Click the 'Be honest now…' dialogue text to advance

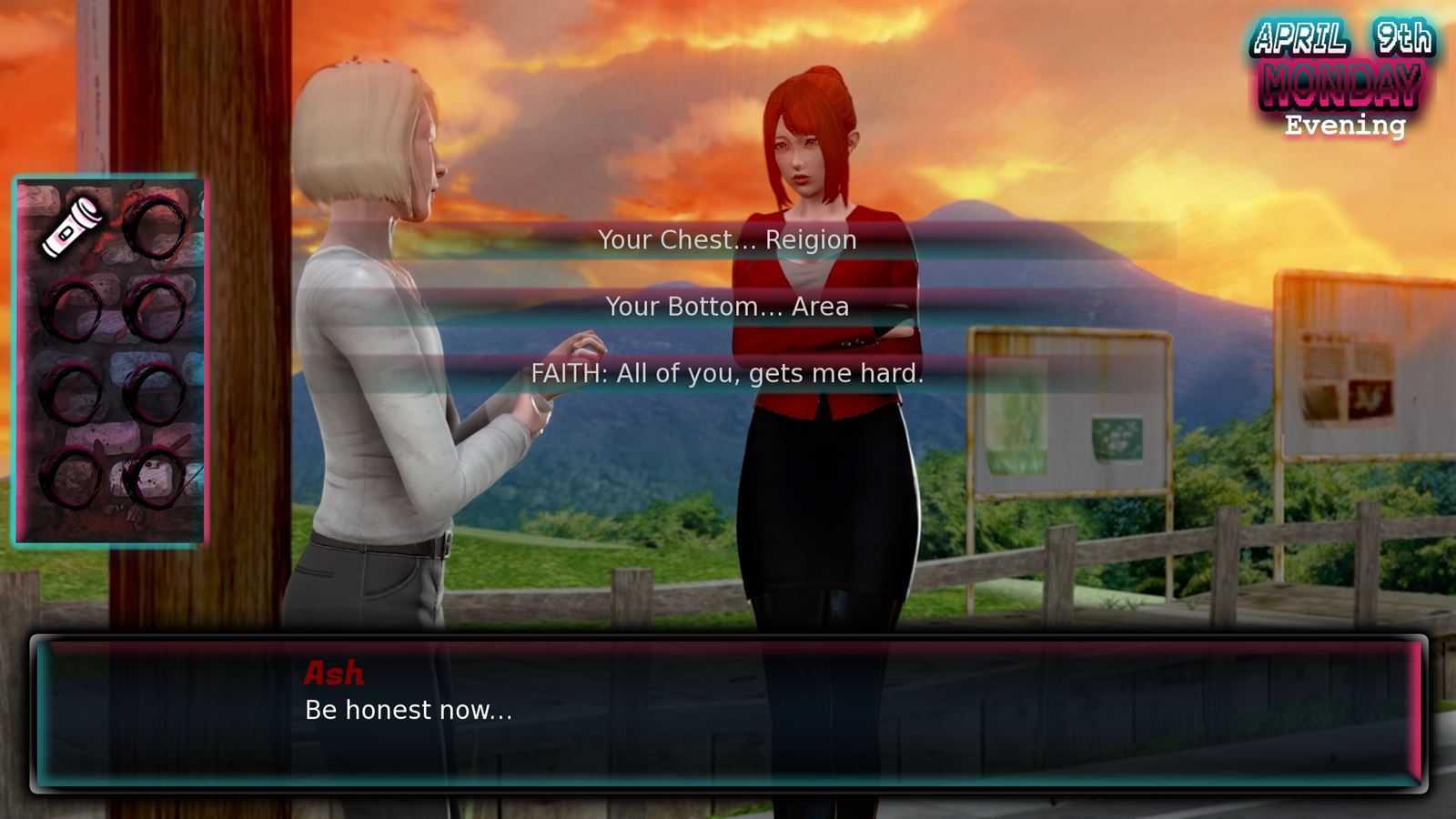tap(408, 709)
